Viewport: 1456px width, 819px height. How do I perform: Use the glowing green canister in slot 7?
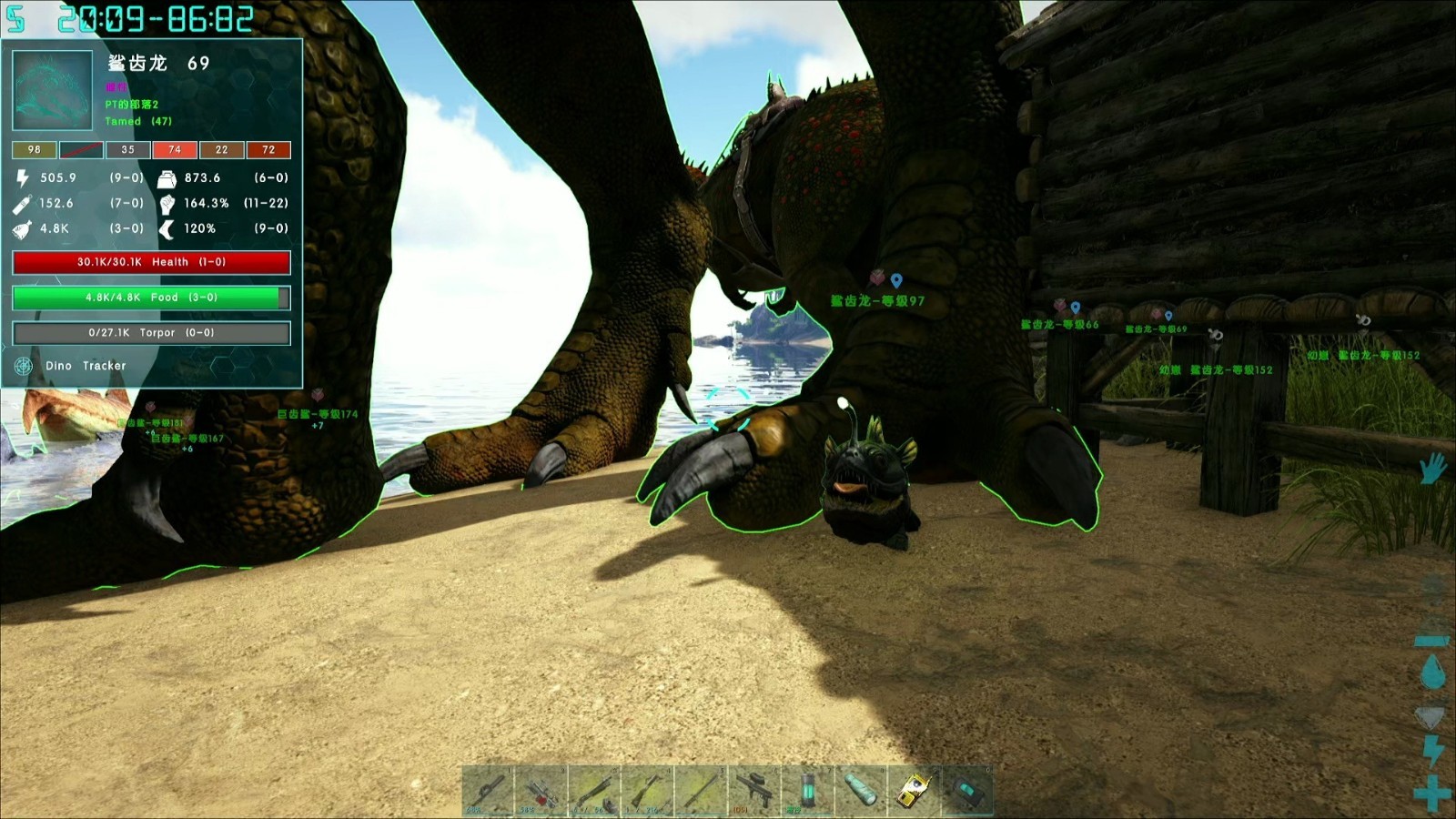click(x=807, y=790)
